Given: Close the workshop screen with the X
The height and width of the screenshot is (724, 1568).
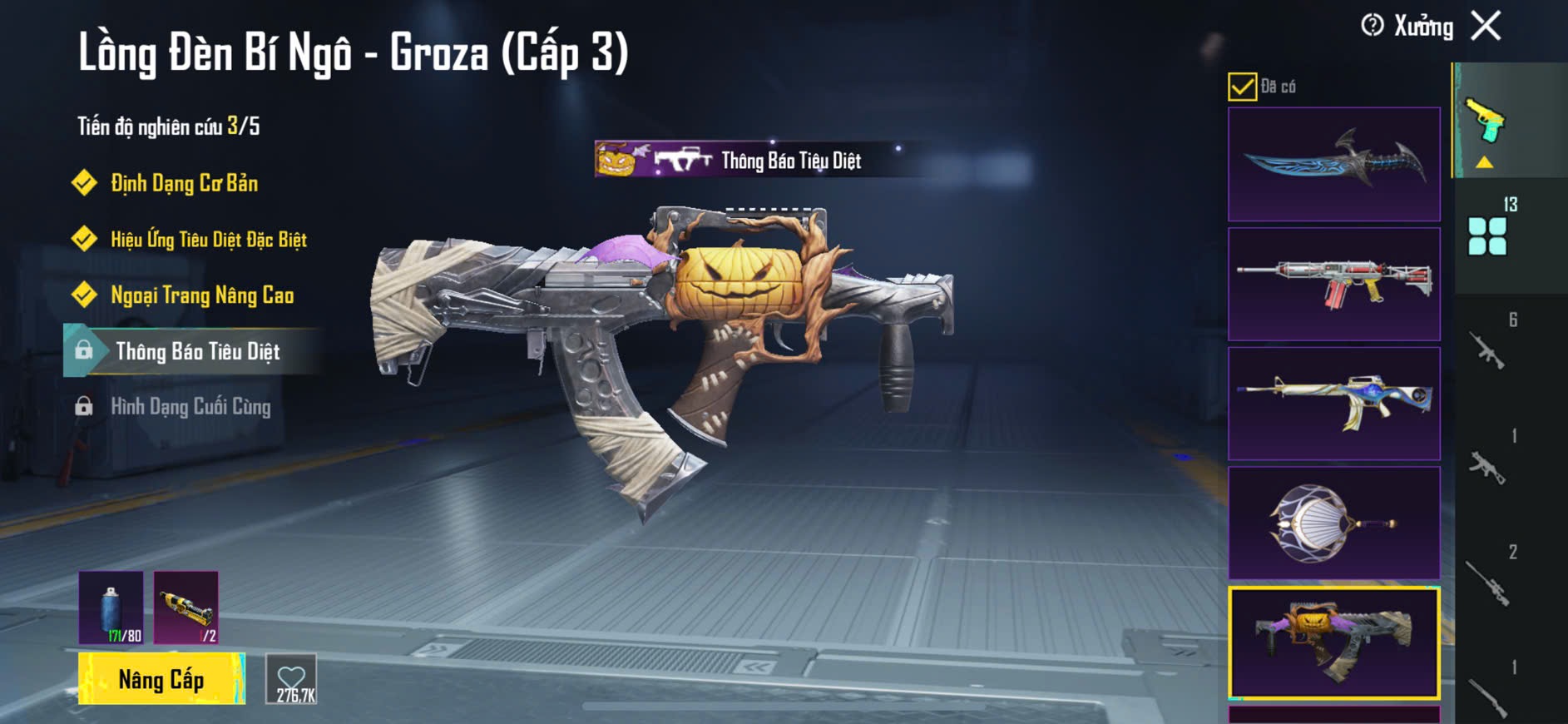Looking at the screenshot, I should coord(1486,26).
